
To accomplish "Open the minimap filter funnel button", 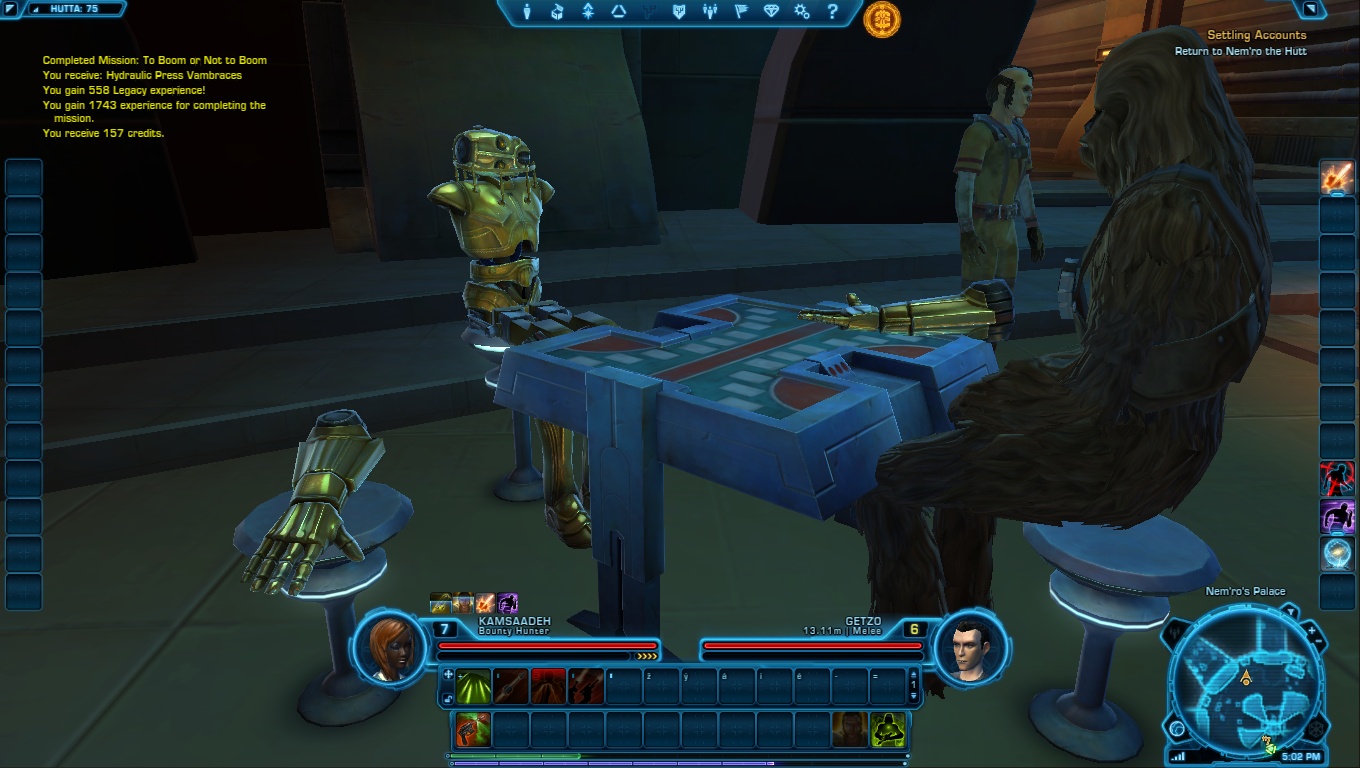I will [1290, 610].
